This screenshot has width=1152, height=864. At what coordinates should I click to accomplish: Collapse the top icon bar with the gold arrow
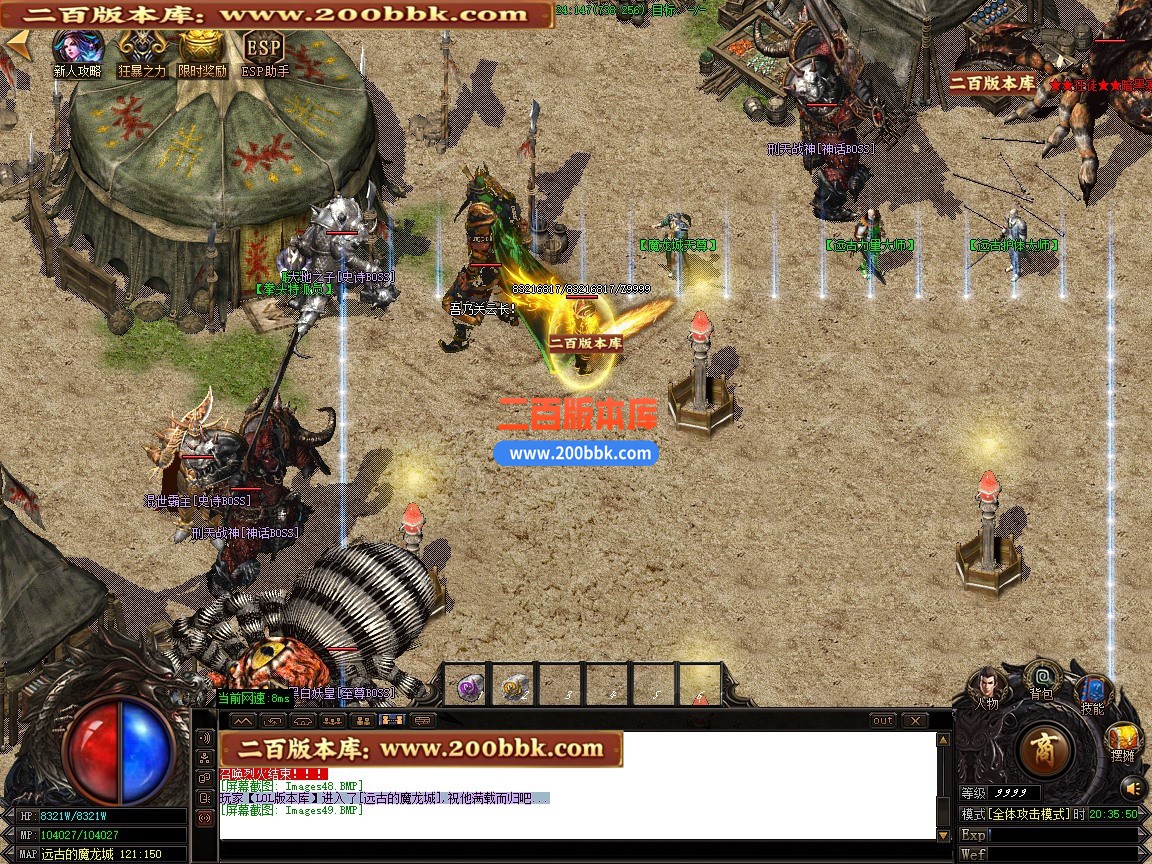pos(15,43)
